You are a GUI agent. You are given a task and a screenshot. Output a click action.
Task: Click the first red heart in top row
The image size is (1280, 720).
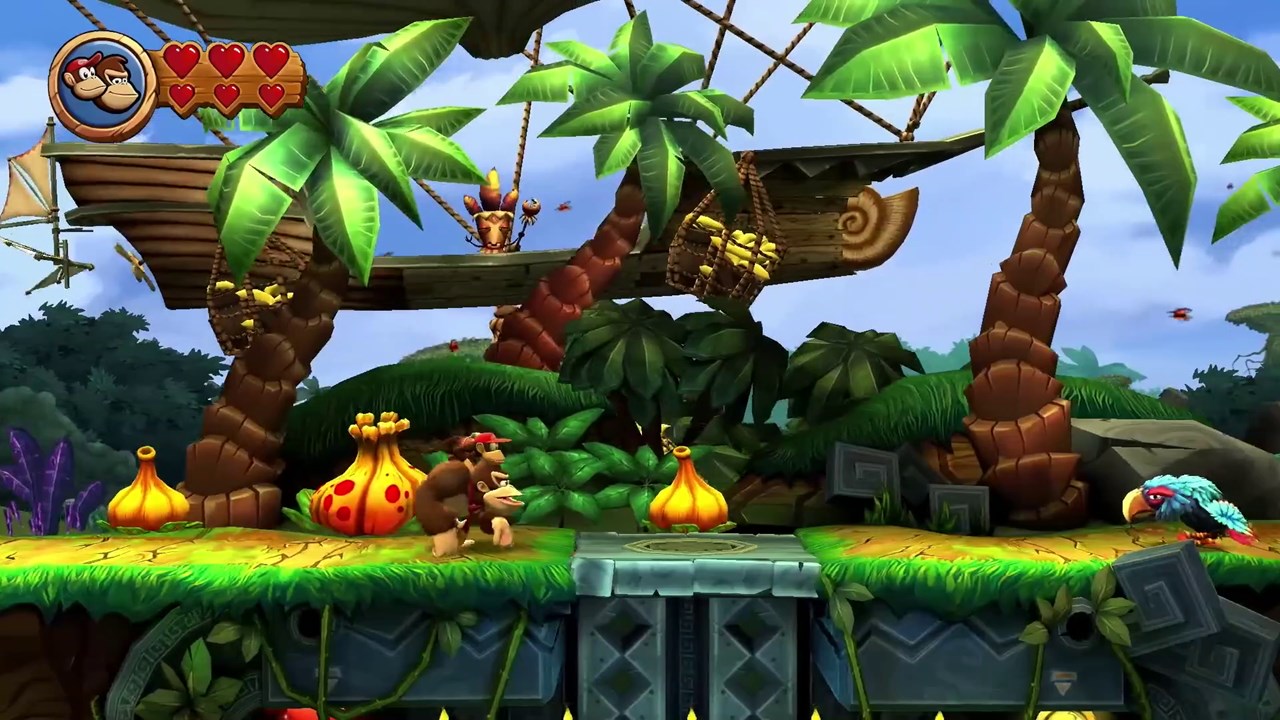180,60
